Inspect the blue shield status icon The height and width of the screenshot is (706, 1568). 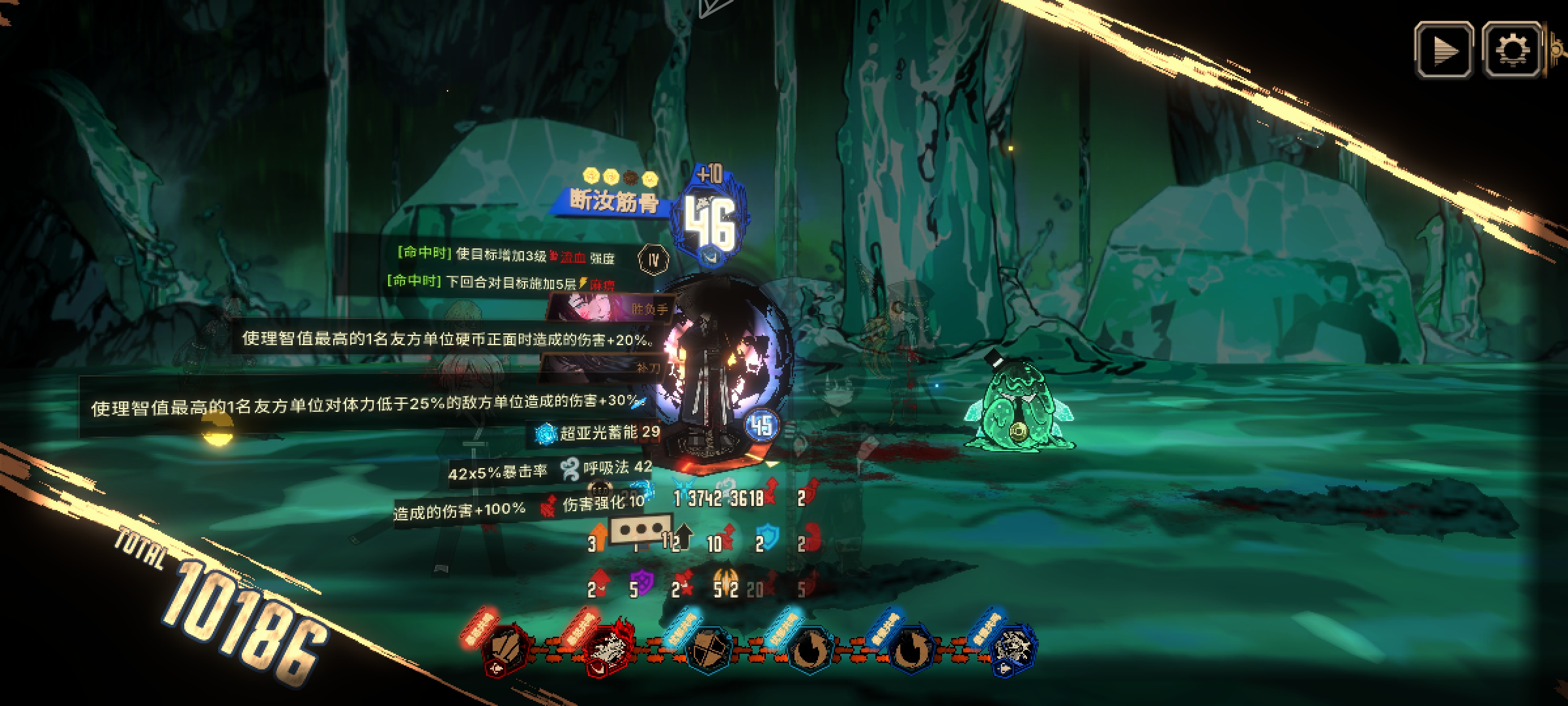click(x=768, y=537)
